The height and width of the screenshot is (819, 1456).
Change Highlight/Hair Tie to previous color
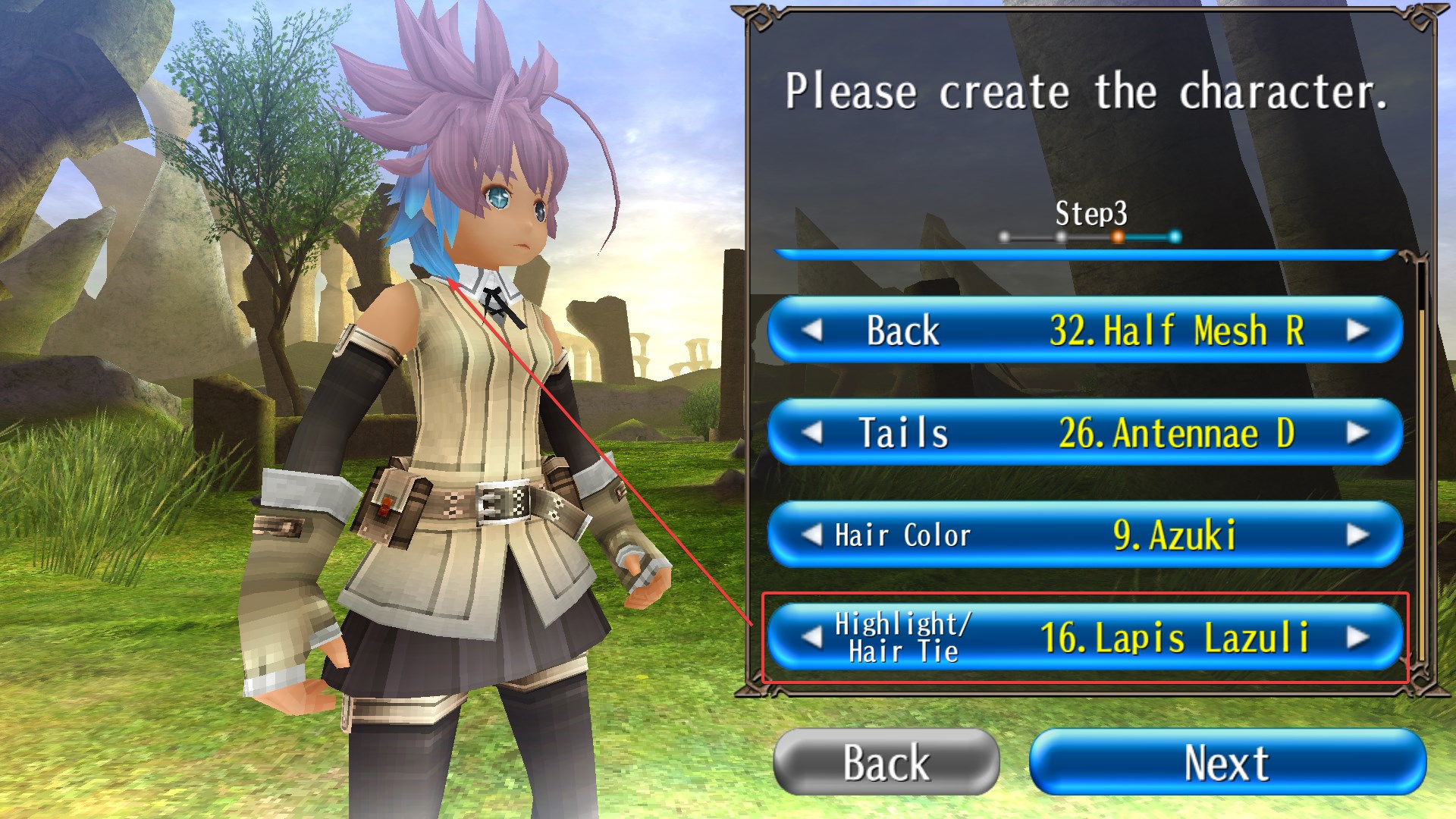pos(812,637)
